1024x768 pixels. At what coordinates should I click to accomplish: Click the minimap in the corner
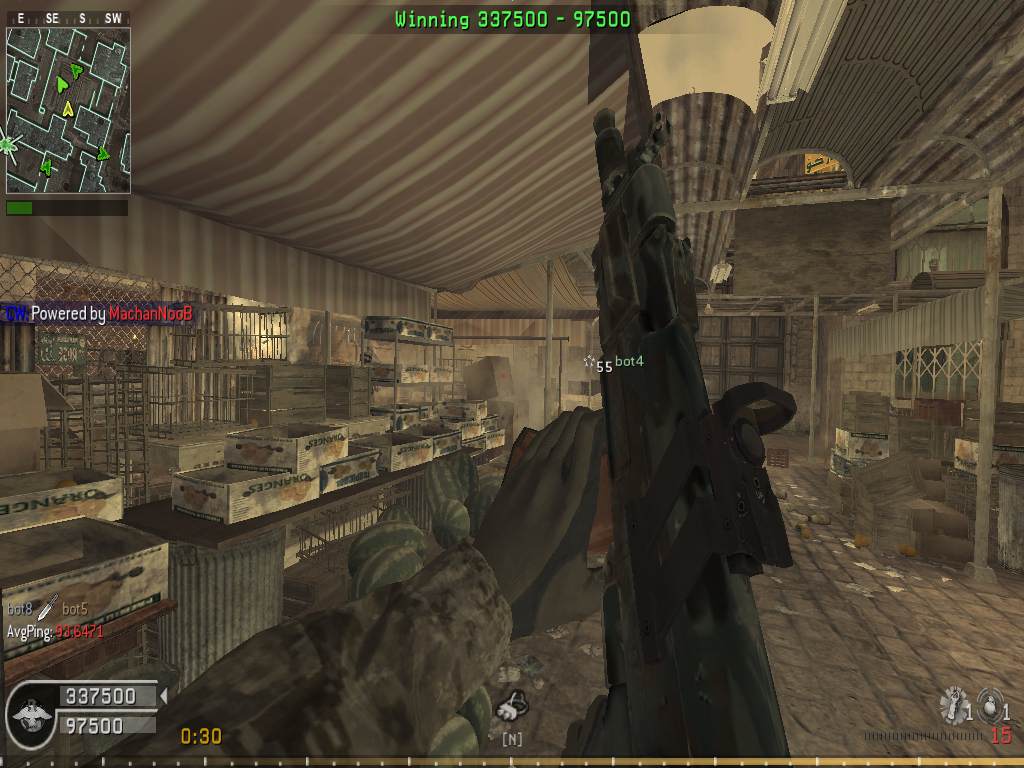pyautogui.click(x=68, y=110)
